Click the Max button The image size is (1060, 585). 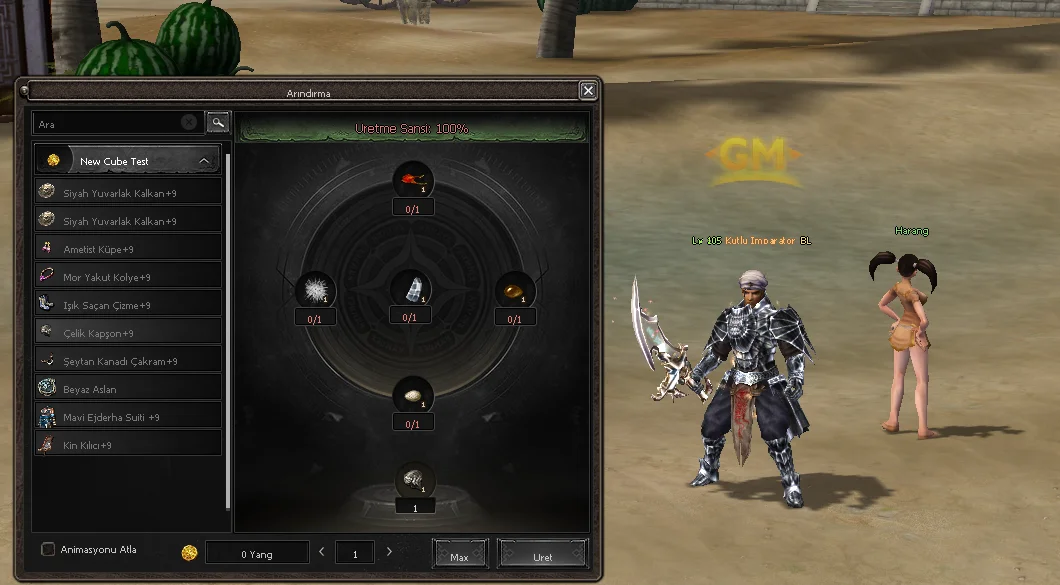click(x=460, y=556)
